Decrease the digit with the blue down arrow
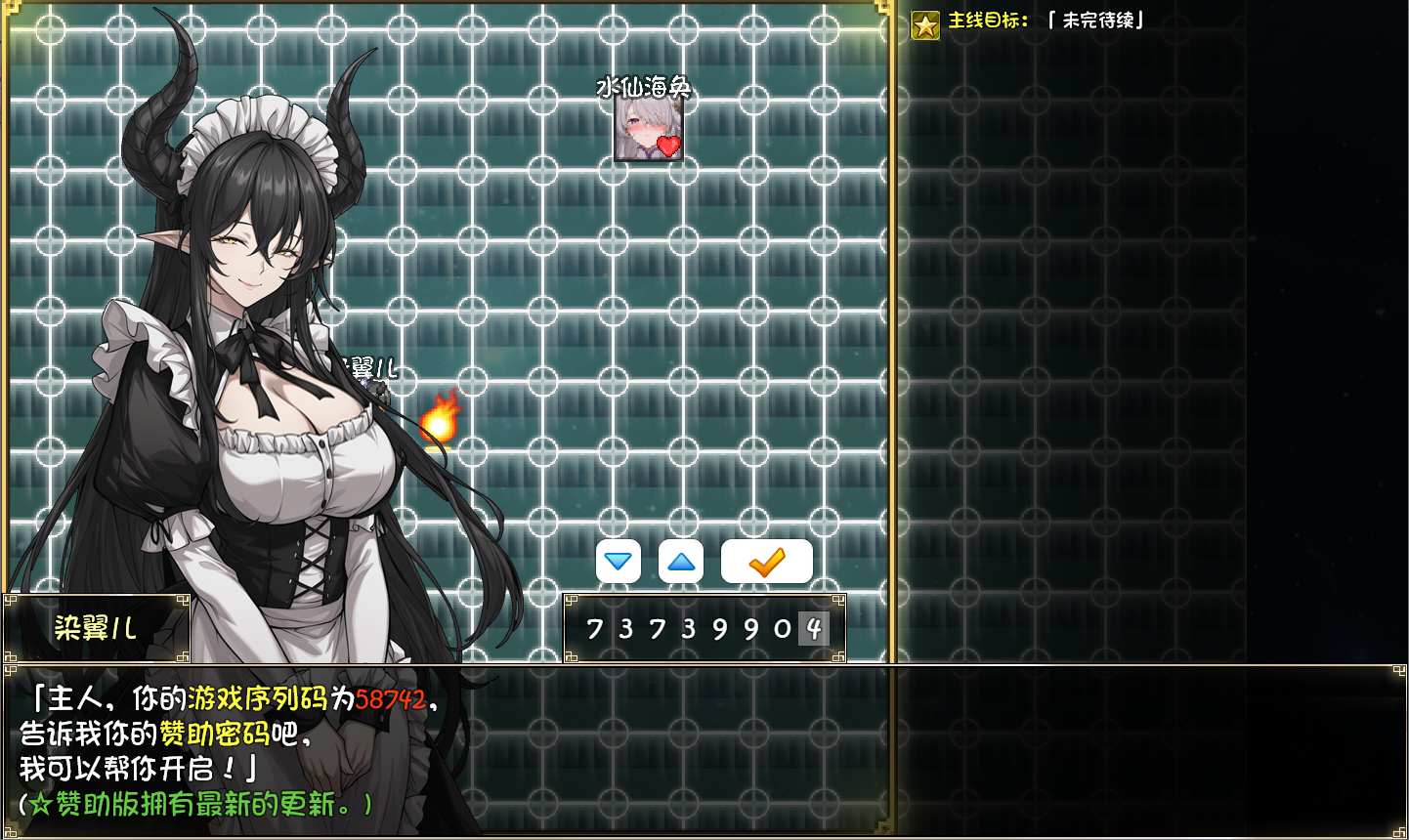This screenshot has height=840, width=1409. coord(618,562)
